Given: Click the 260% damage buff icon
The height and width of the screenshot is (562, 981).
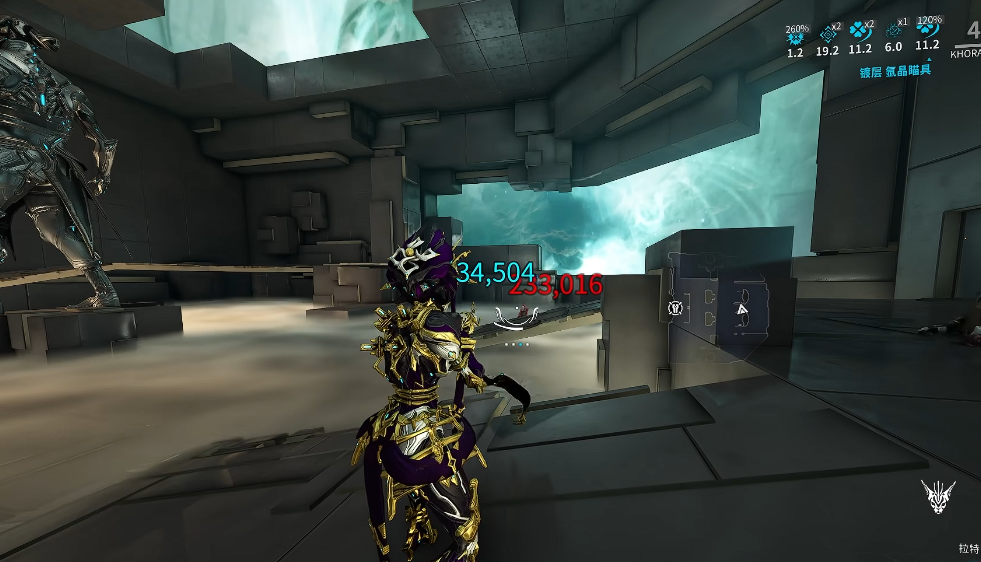Looking at the screenshot, I should coord(795,38).
